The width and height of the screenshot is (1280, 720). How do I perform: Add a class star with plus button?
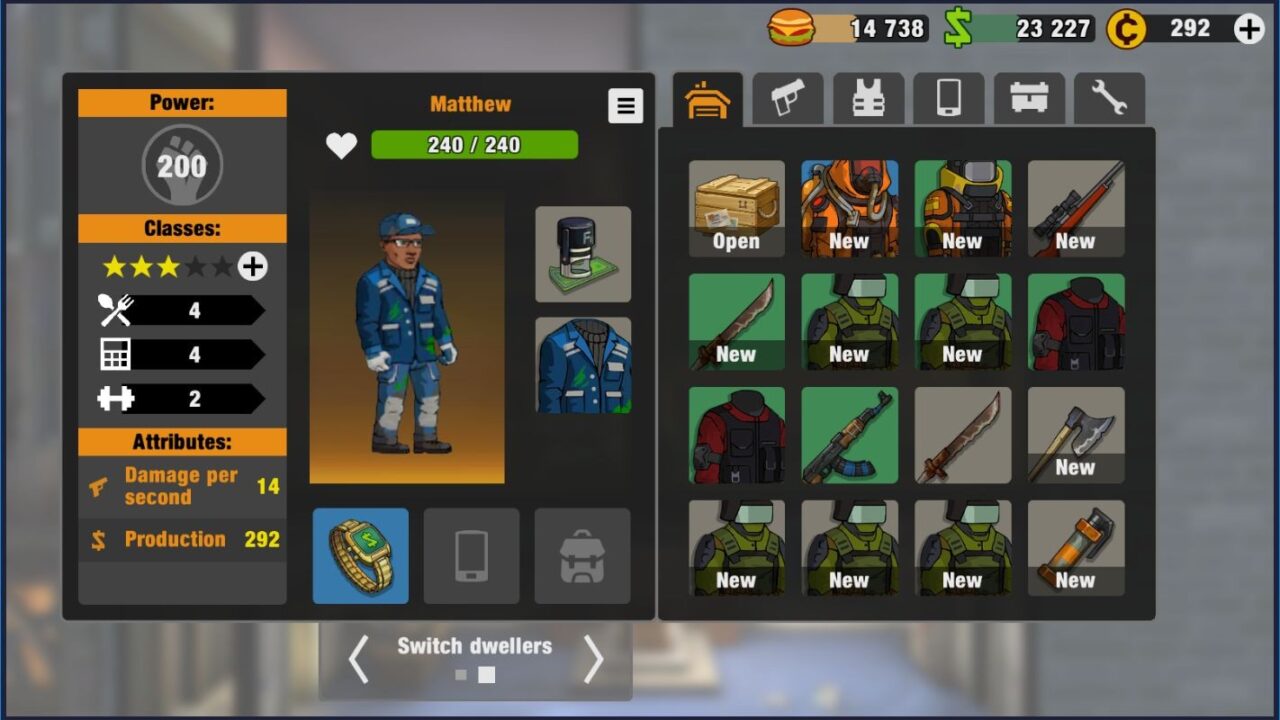pos(252,267)
